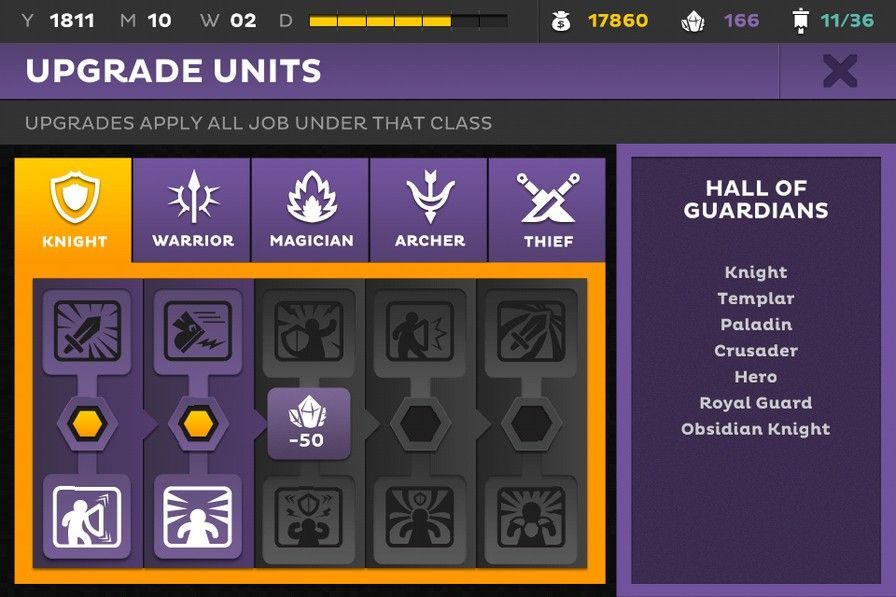
Task: Buy the upgrade costing 50 crystals
Action: [x=309, y=424]
